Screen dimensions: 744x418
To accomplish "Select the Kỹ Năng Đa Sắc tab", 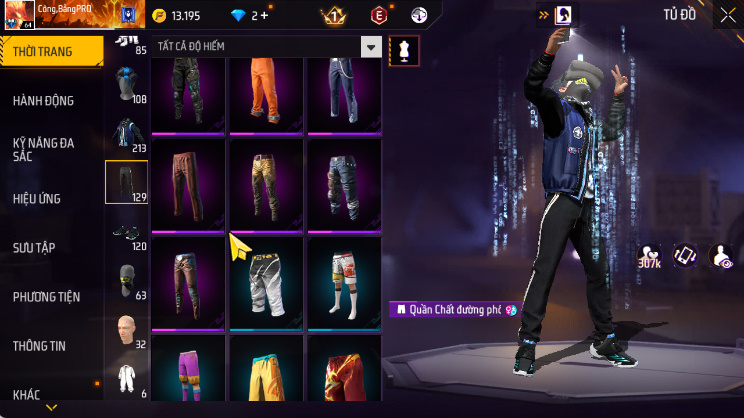I will click(44, 150).
